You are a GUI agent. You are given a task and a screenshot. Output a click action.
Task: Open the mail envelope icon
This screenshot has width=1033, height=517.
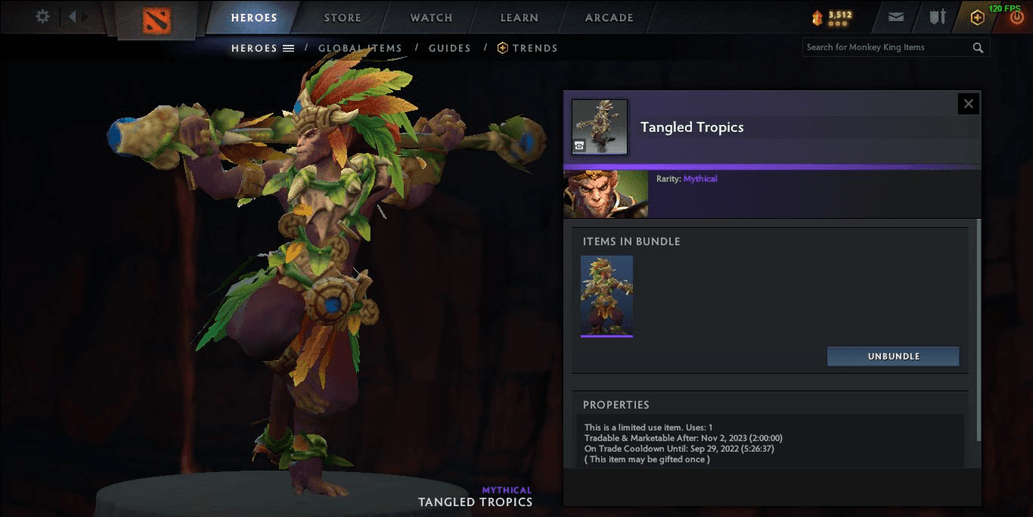point(896,17)
